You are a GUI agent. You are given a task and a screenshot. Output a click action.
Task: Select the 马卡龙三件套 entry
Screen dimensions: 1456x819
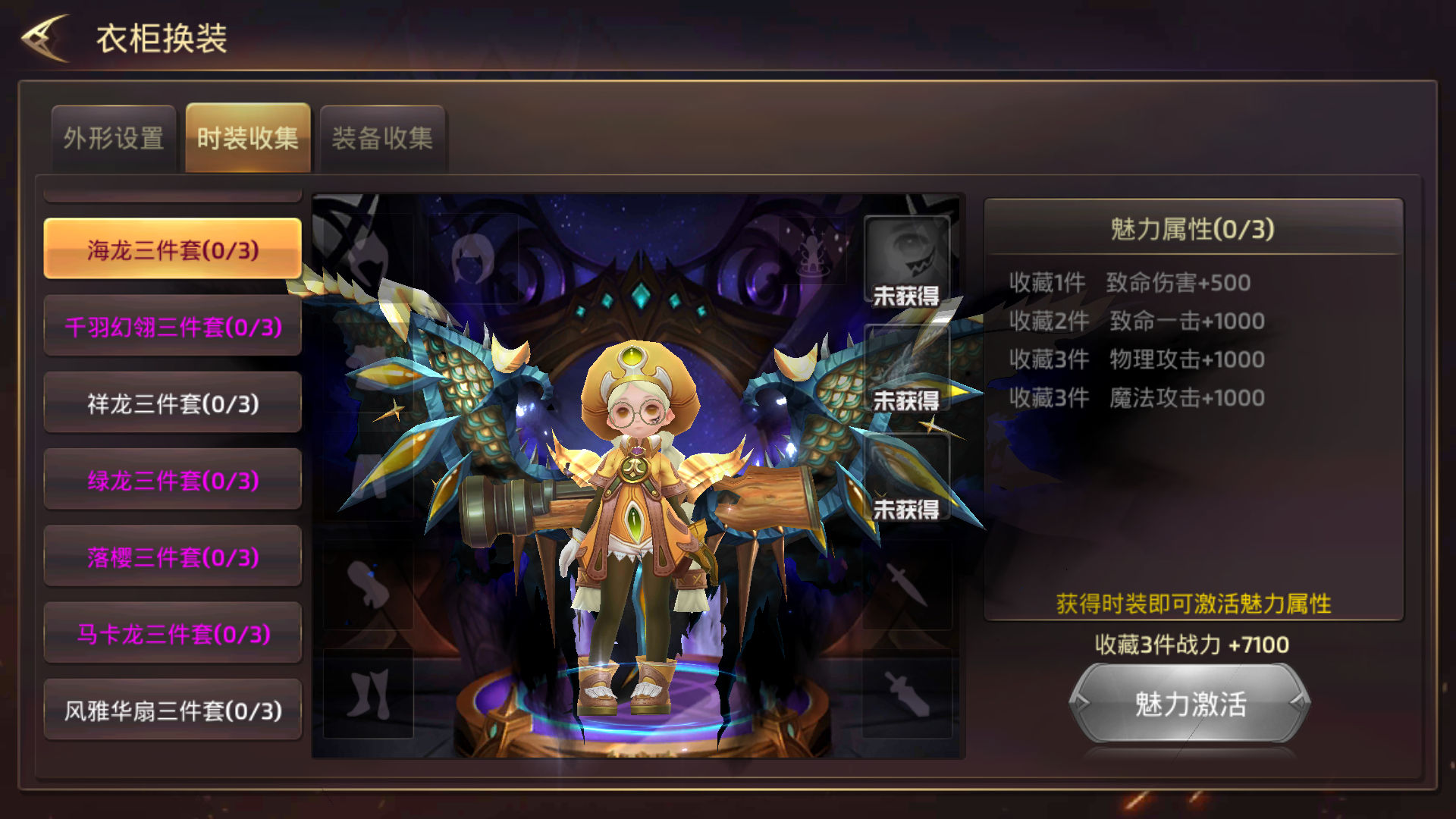pos(173,634)
